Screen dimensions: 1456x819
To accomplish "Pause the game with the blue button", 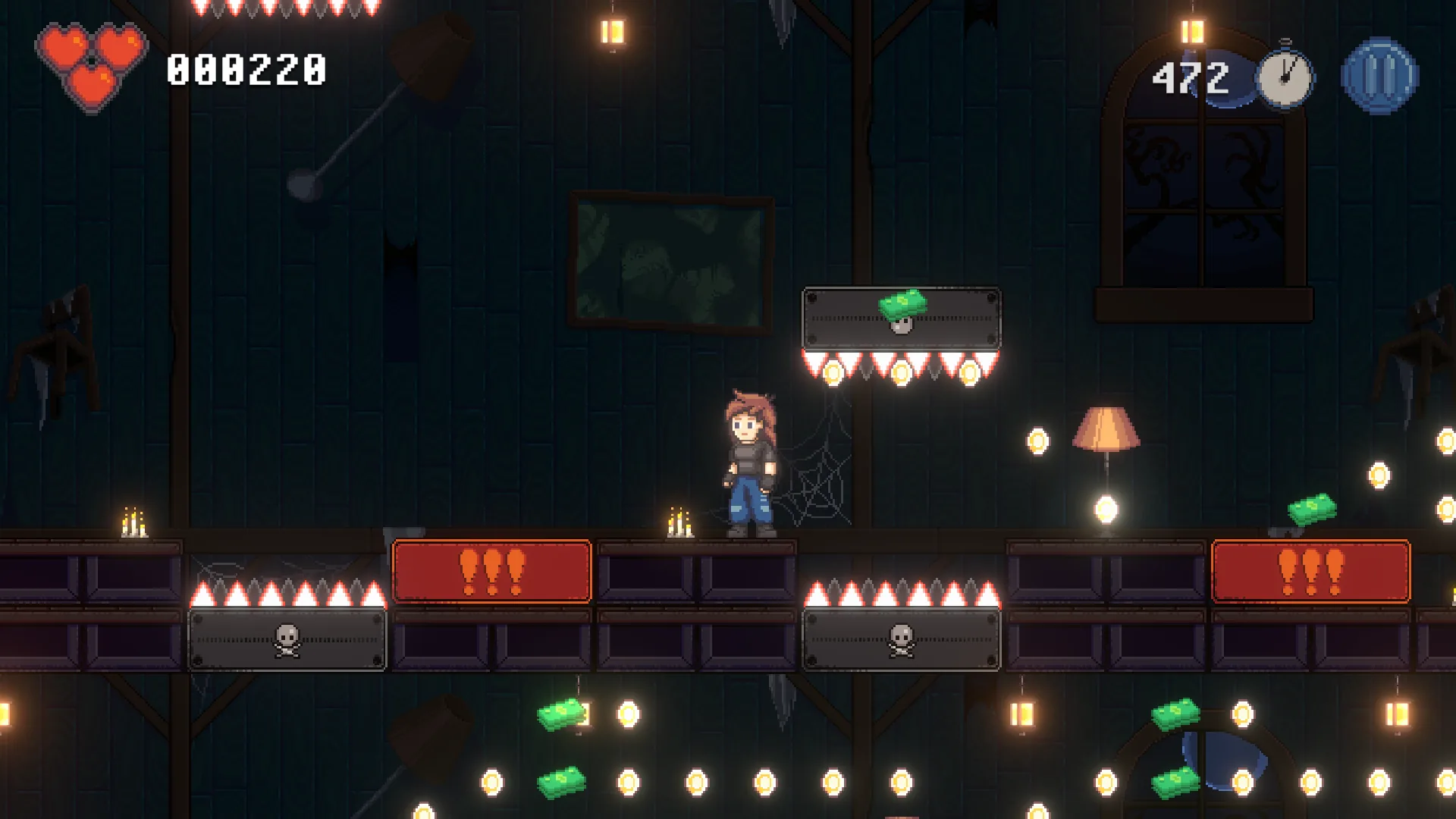I will click(1379, 76).
